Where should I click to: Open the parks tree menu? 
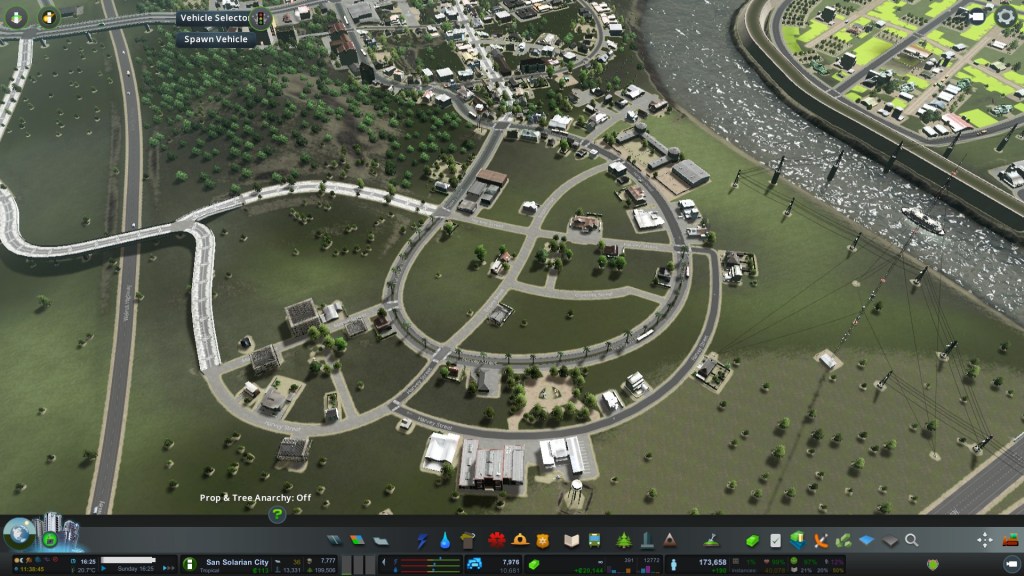(x=624, y=540)
